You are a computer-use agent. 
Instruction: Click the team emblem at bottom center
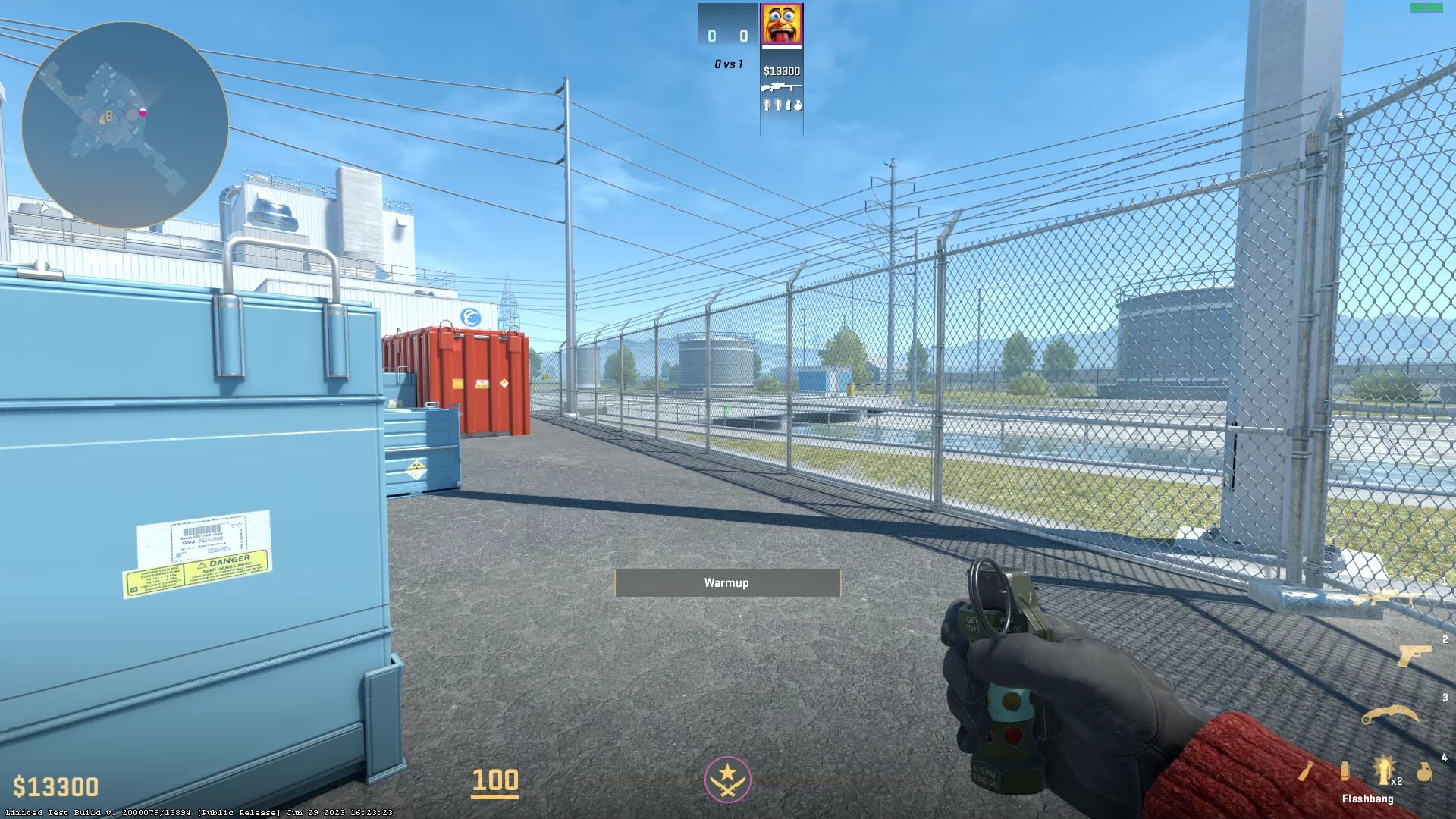click(727, 780)
